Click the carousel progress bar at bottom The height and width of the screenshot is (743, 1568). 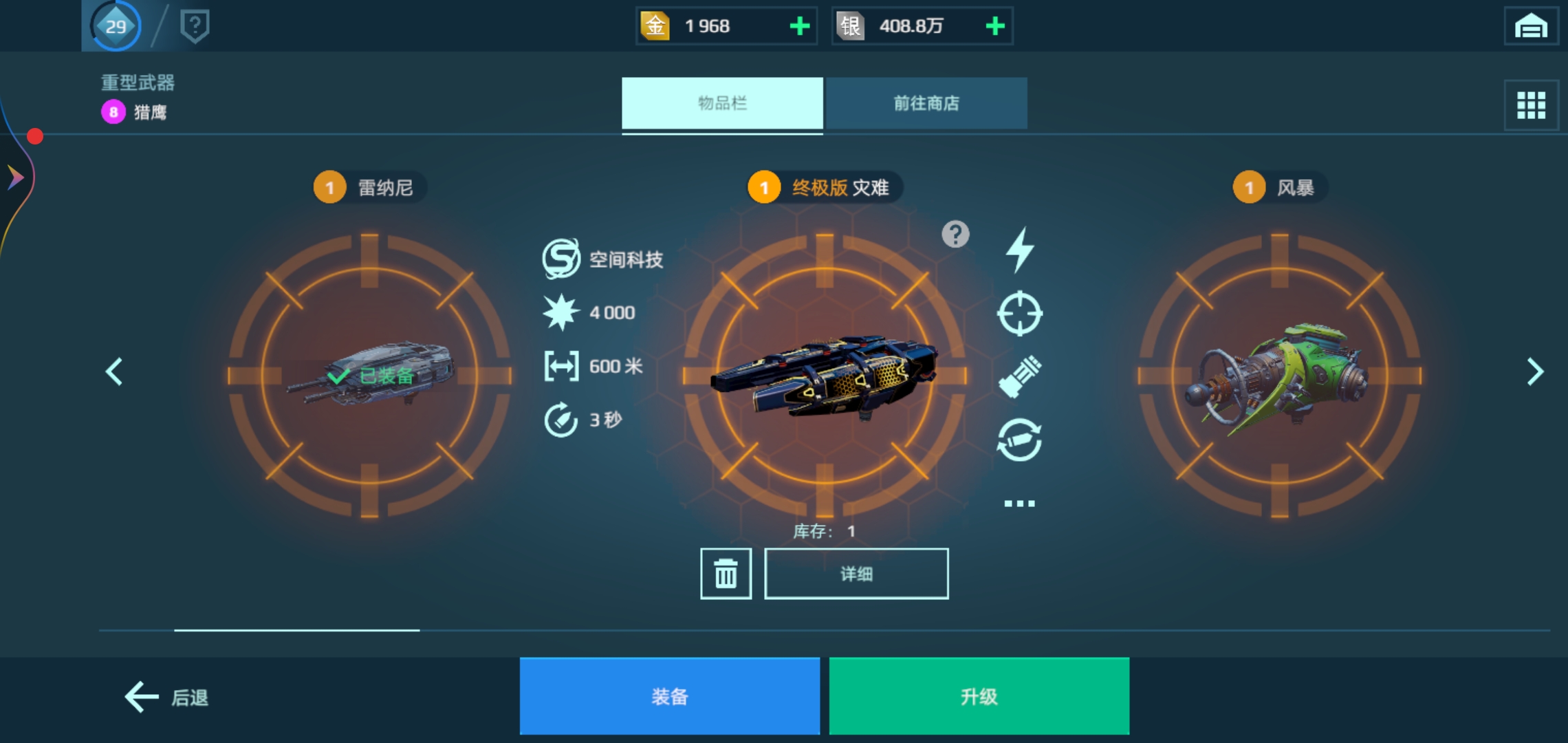(296, 630)
